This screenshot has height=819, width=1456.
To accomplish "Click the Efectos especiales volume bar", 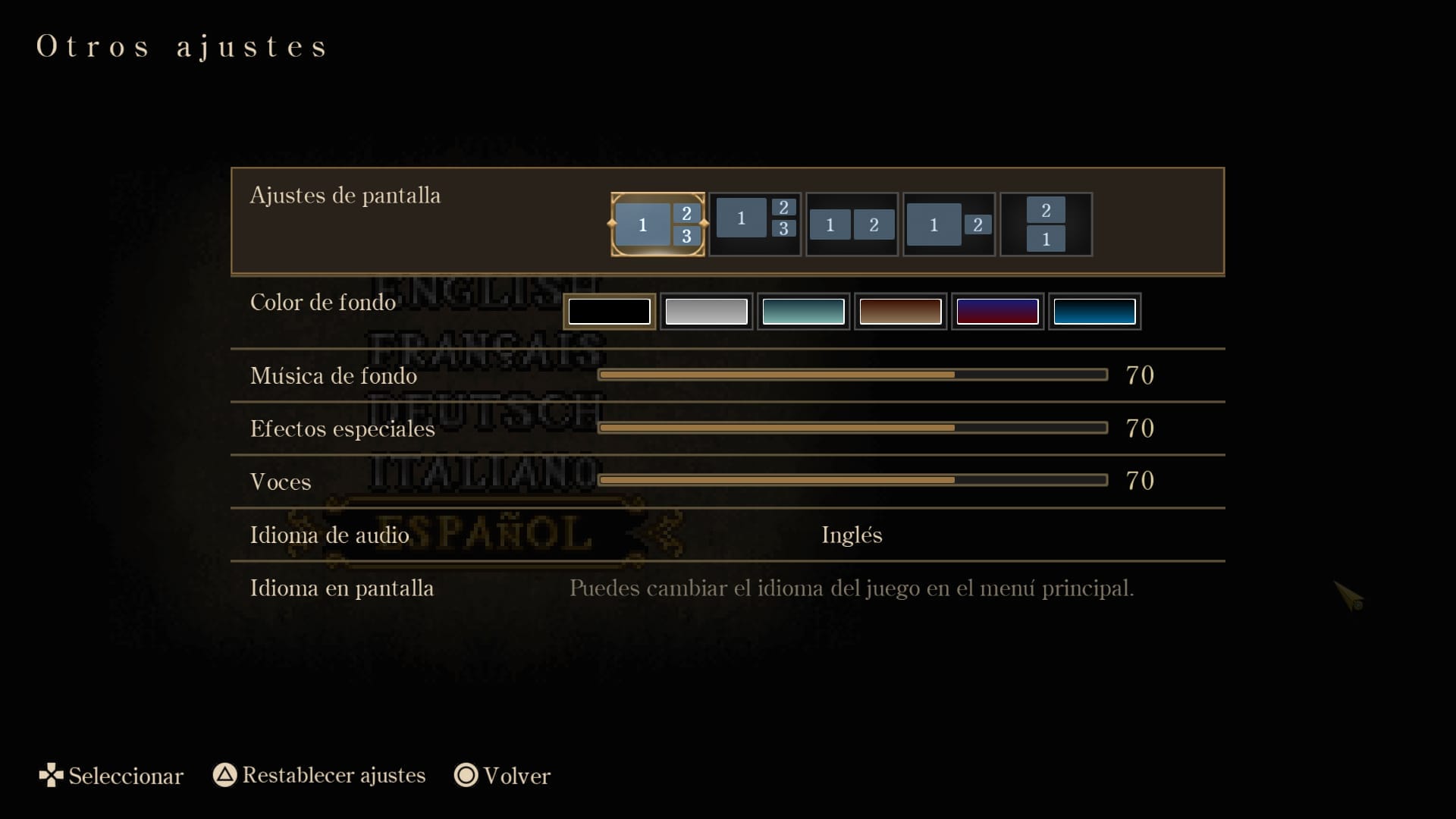I will pyautogui.click(x=852, y=428).
